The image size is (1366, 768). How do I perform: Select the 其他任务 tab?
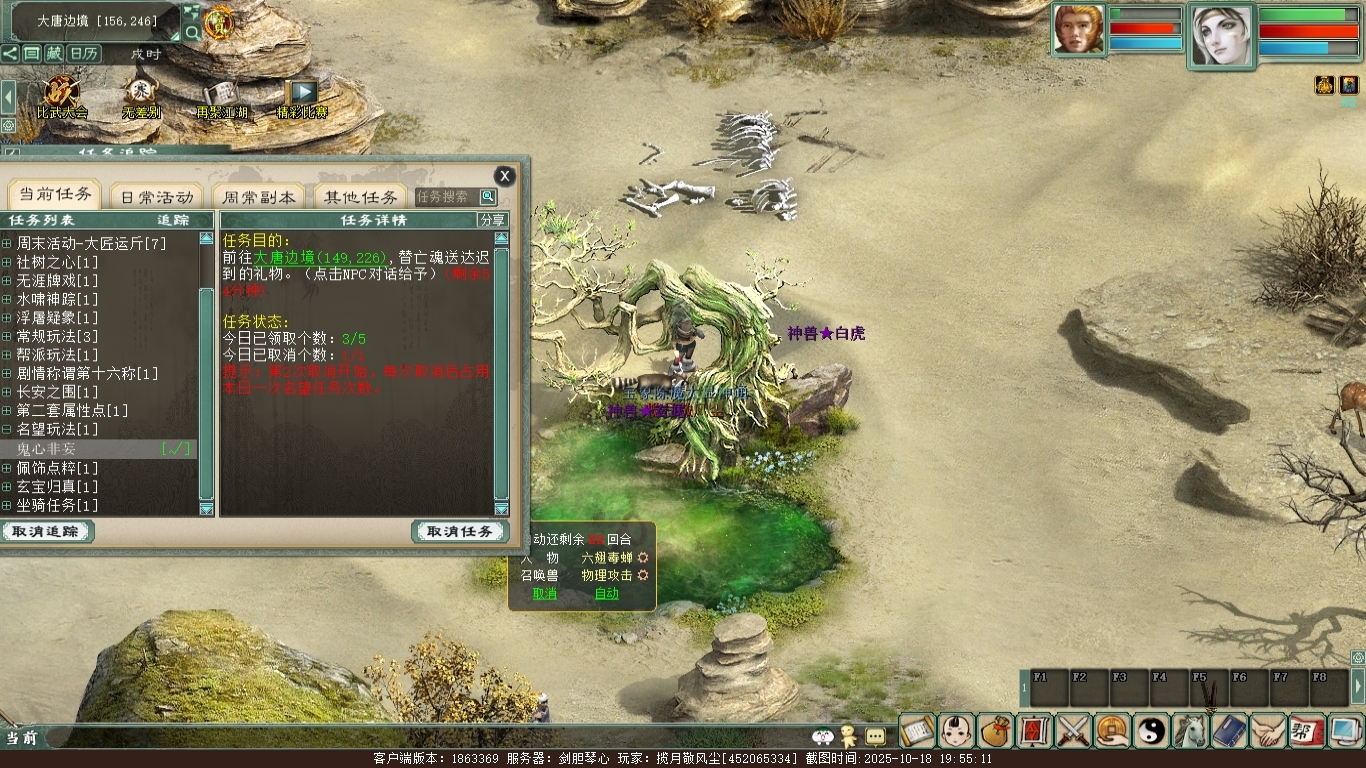click(x=361, y=197)
